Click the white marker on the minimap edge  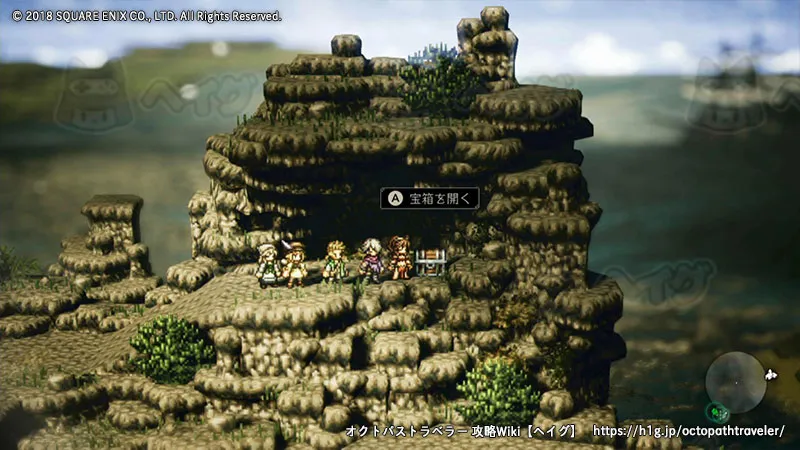coord(768,375)
